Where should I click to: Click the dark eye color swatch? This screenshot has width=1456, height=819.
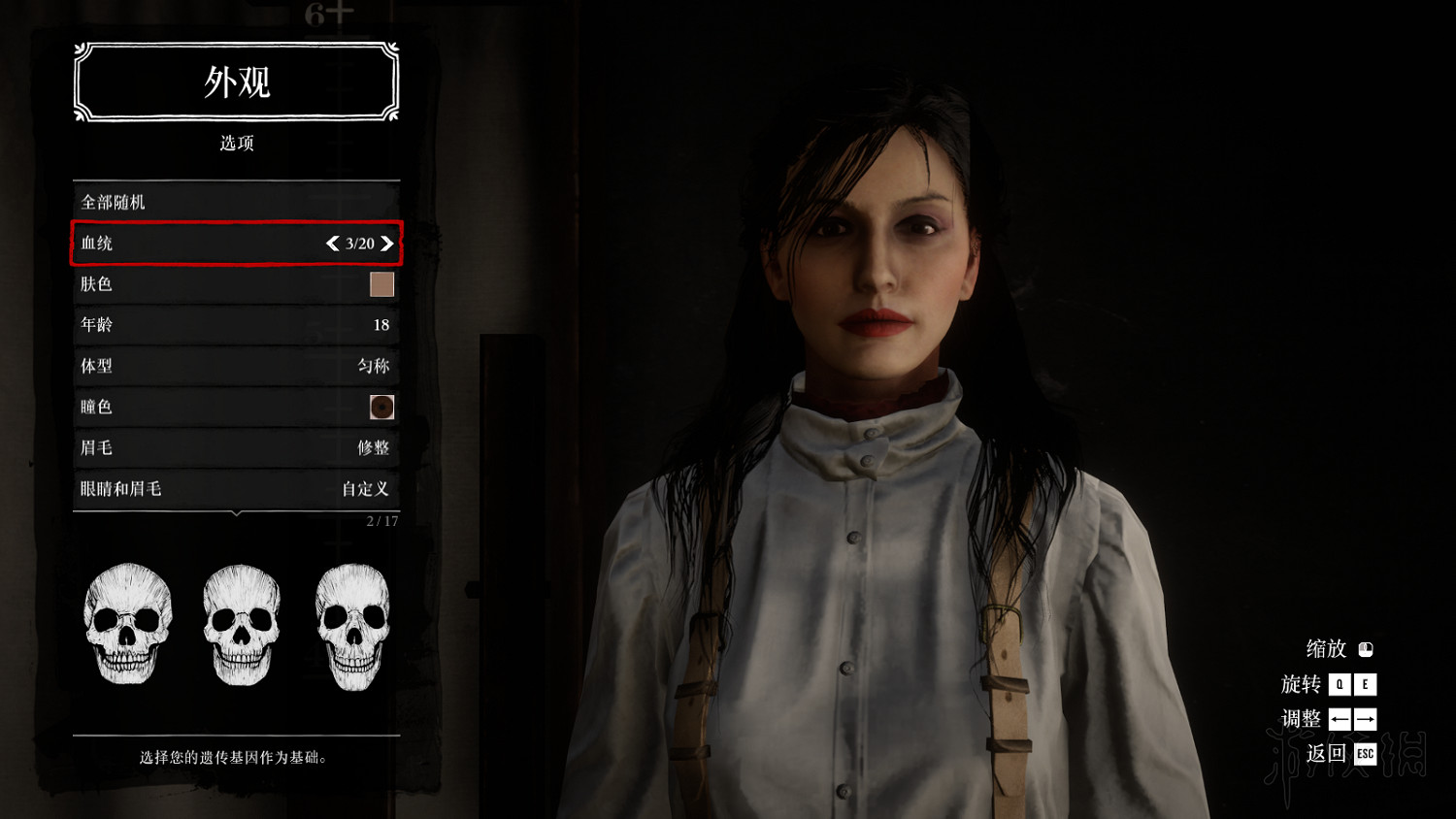[381, 408]
